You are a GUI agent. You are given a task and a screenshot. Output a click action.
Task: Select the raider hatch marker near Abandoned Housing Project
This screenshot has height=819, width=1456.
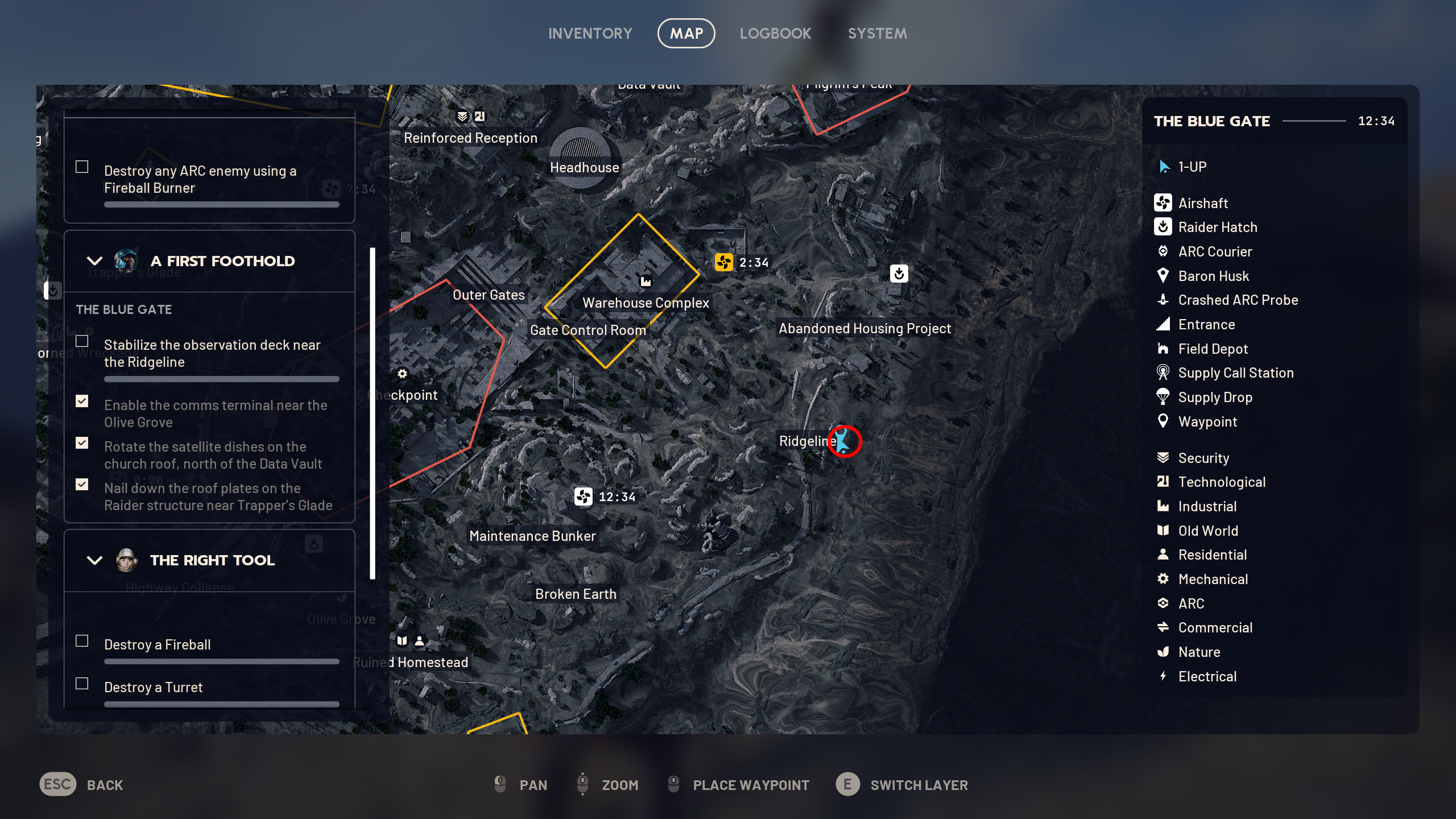898,274
